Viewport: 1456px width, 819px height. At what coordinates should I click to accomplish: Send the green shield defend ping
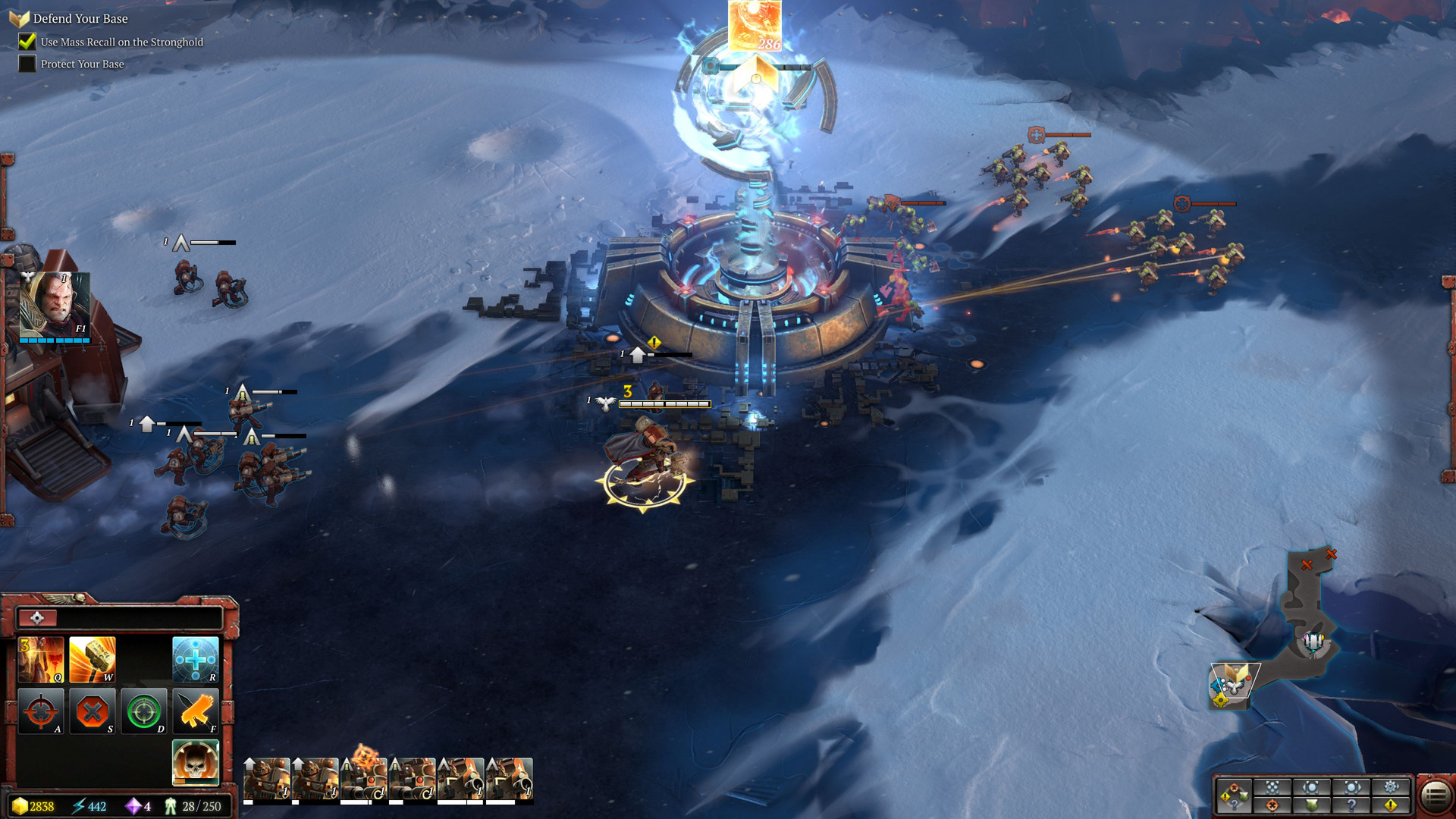(1312, 805)
